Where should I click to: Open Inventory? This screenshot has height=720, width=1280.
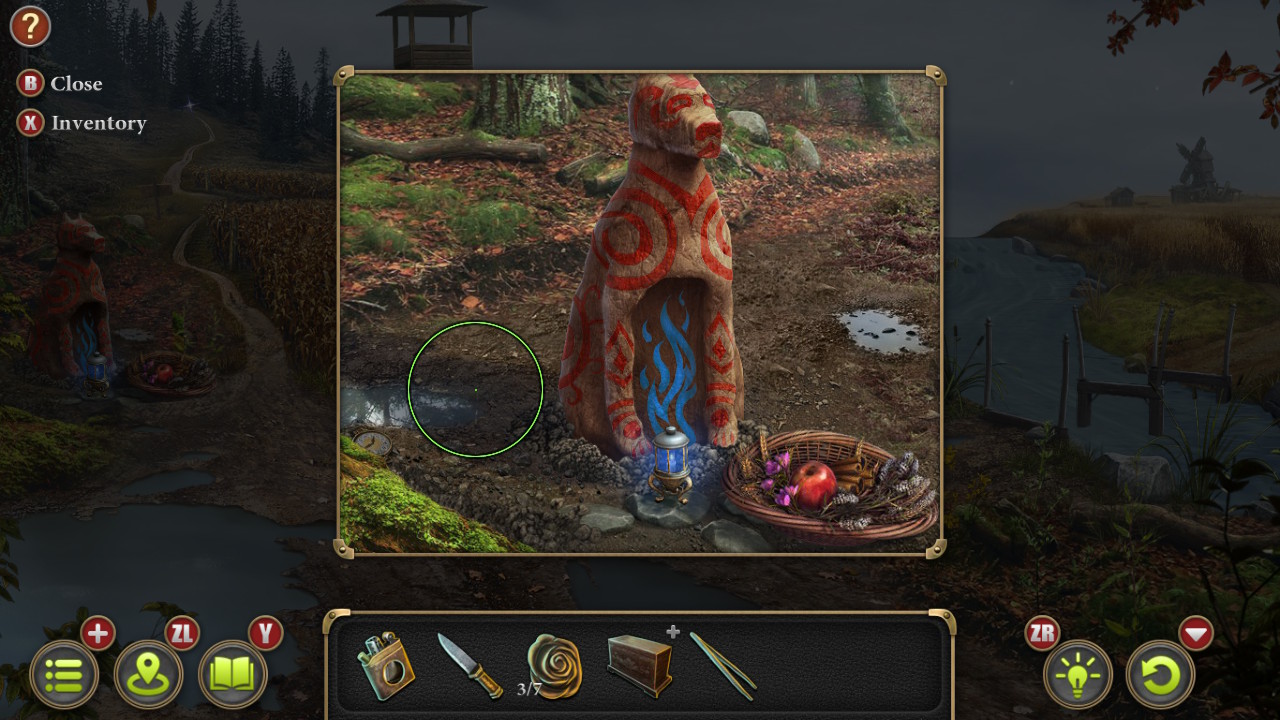[82, 123]
